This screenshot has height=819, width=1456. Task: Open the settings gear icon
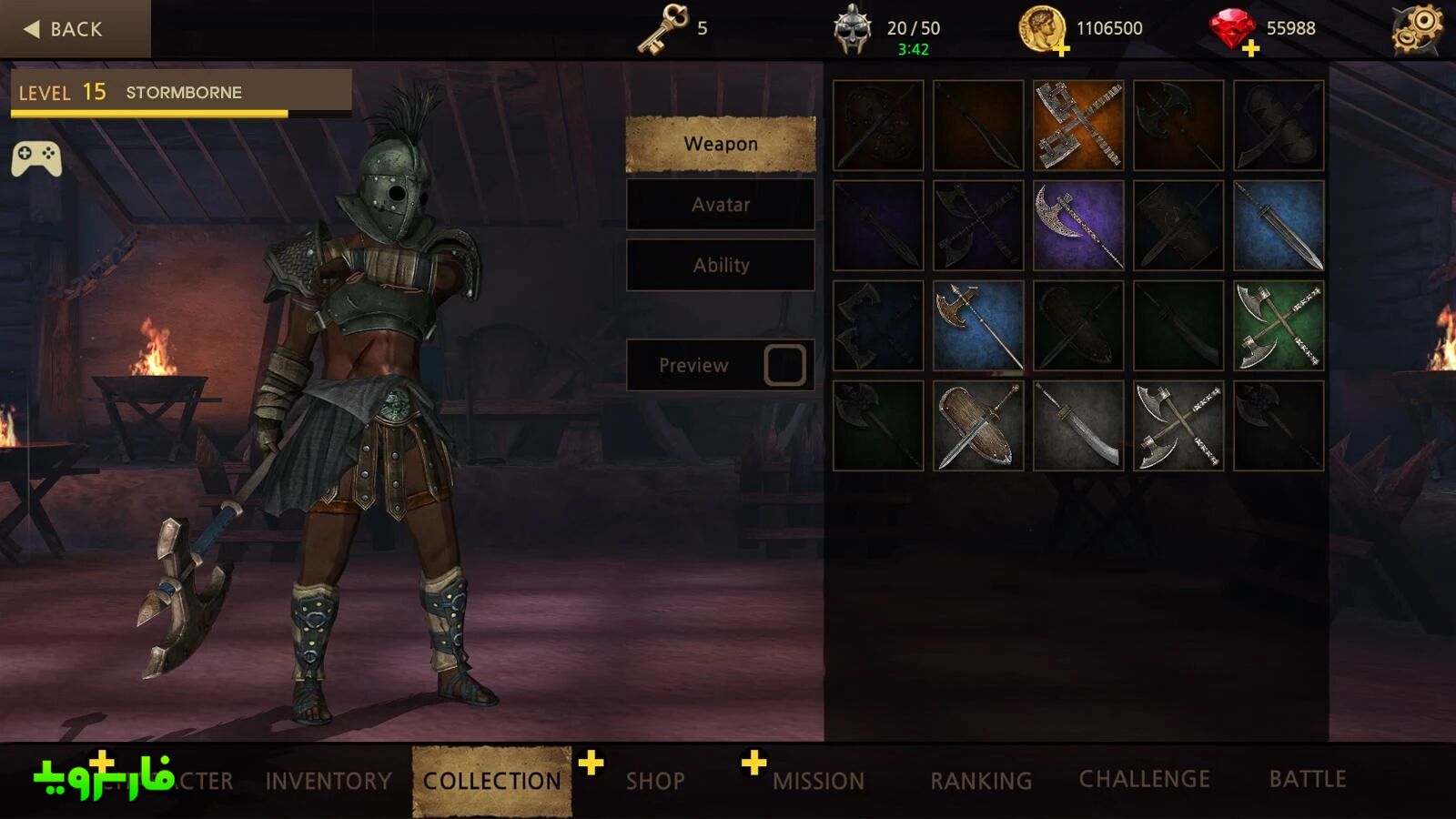(1417, 29)
